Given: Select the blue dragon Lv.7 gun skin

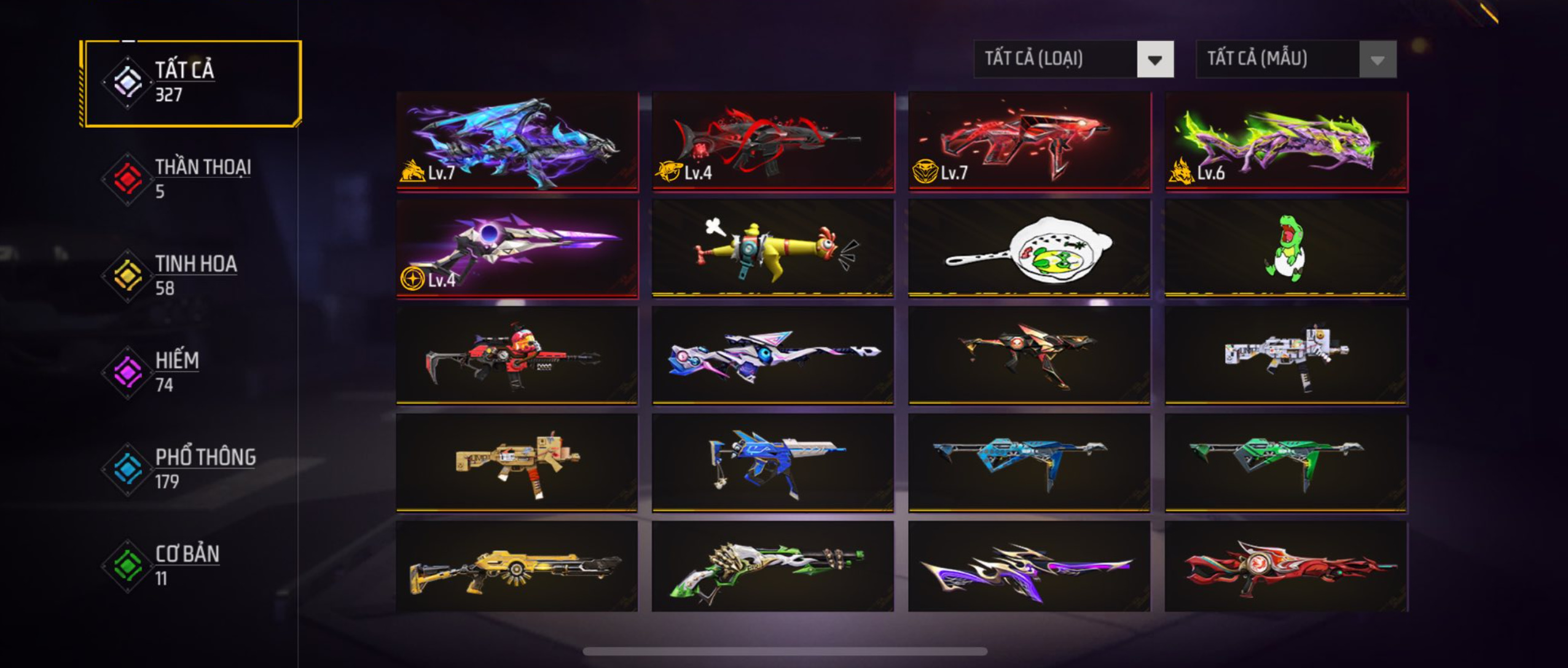Looking at the screenshot, I should pyautogui.click(x=517, y=141).
